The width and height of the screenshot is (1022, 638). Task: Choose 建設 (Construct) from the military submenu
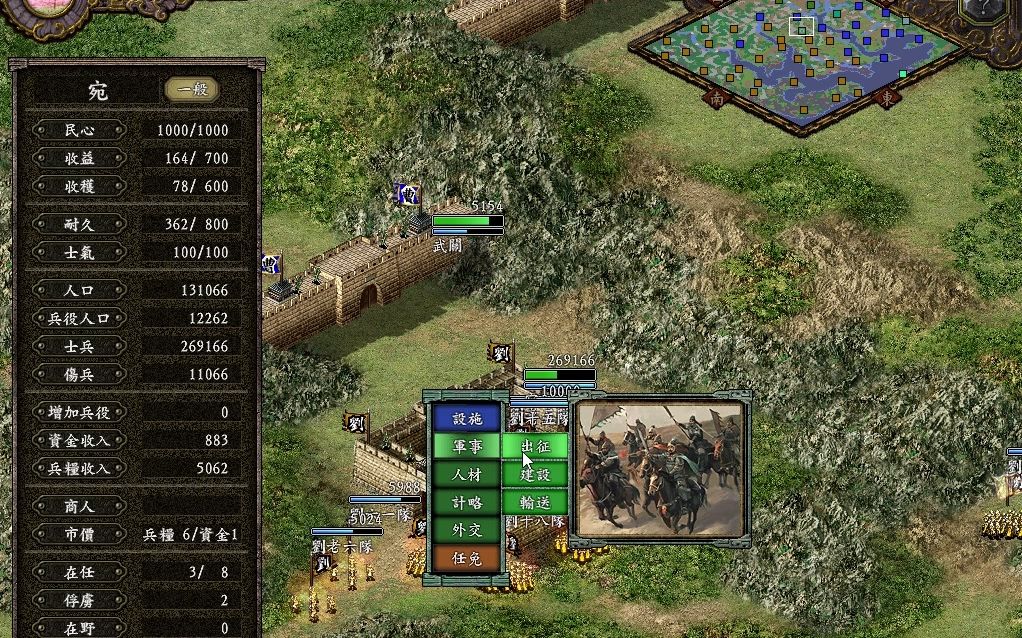tap(536, 475)
